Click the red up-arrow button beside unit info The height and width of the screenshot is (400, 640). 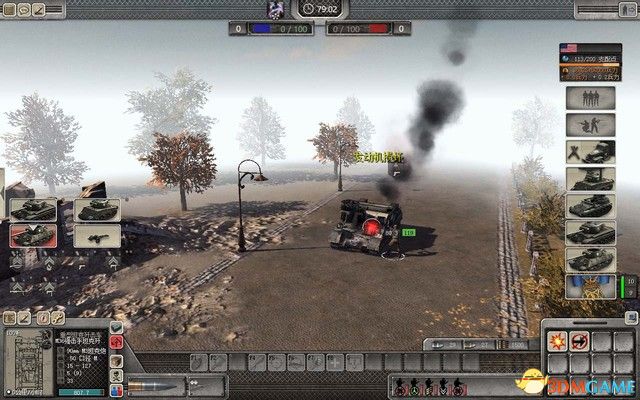(x=117, y=343)
